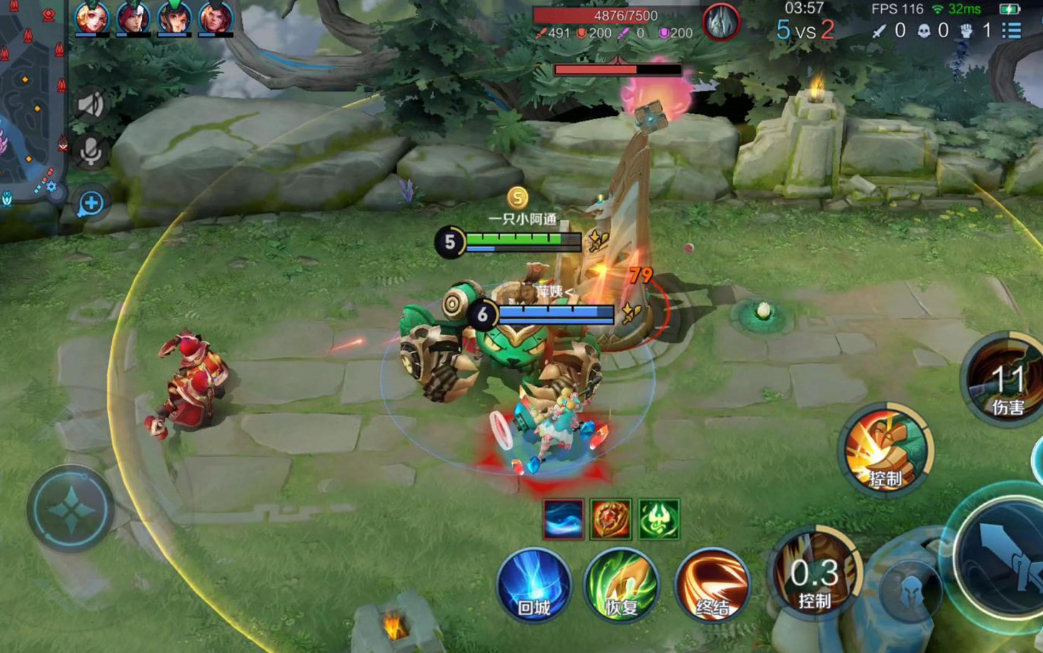Click the blue magnifier plus icon
1043x653 pixels.
91,204
